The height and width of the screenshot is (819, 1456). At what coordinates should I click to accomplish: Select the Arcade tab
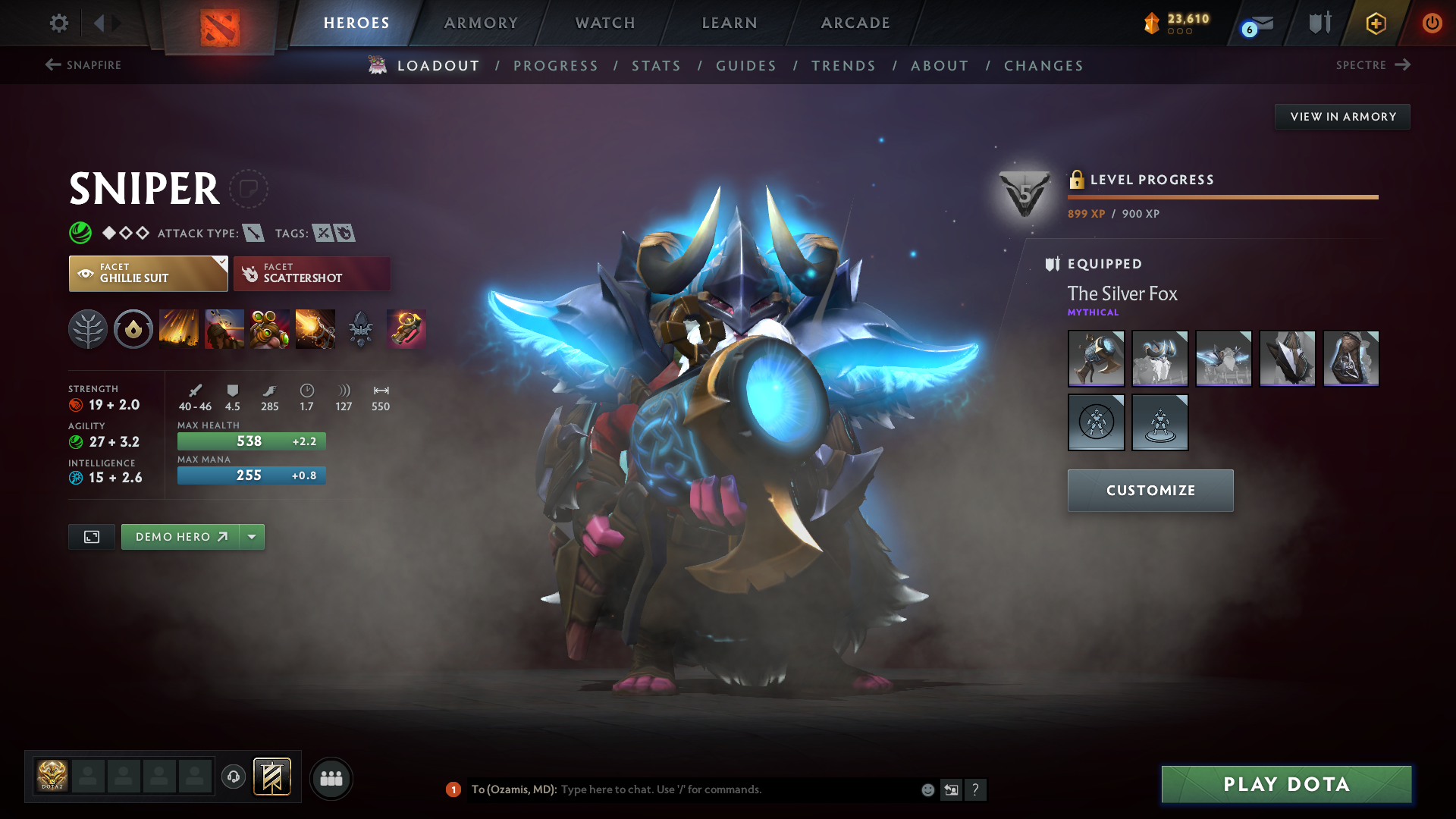pos(855,24)
